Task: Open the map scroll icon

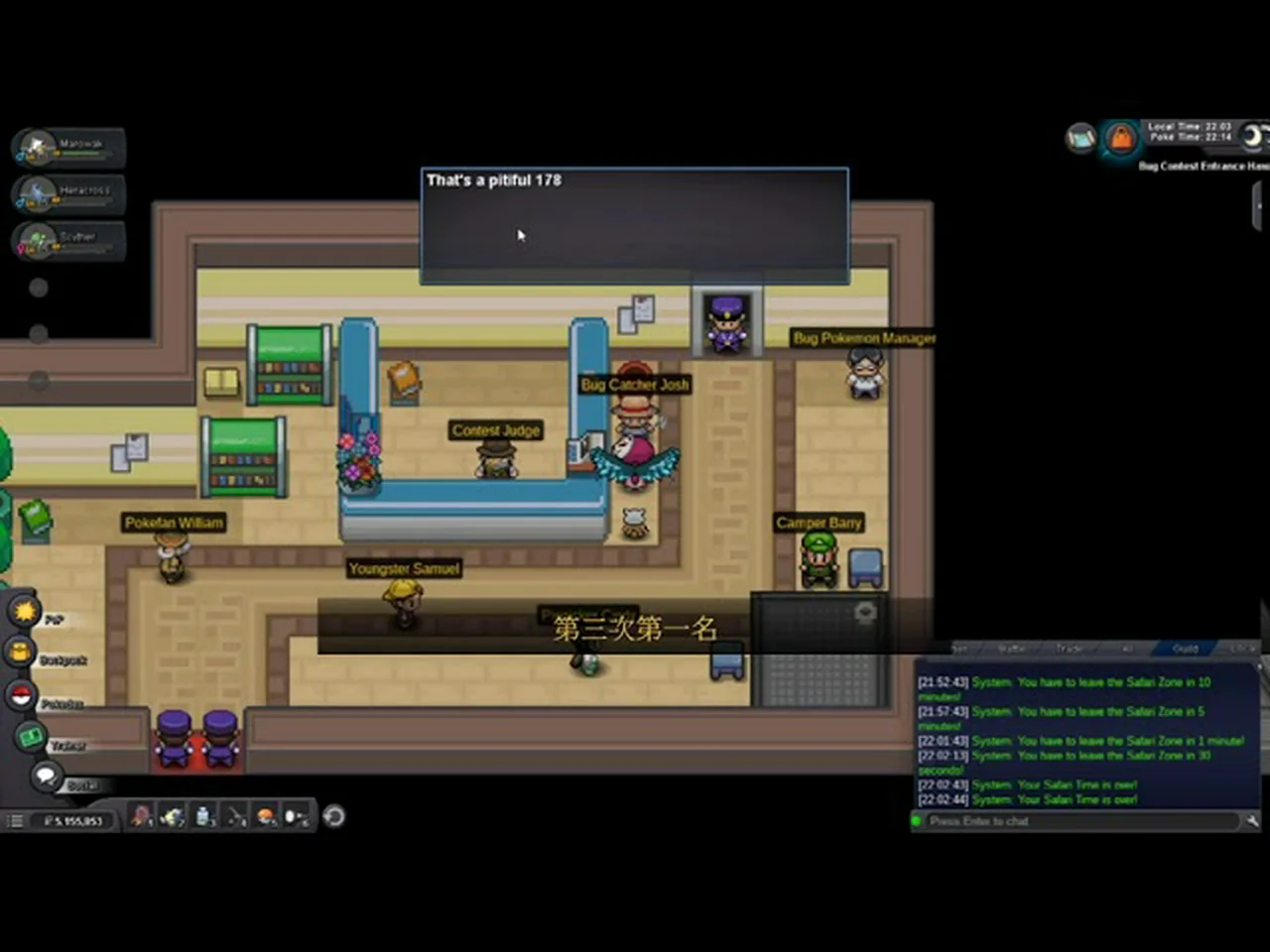Action: [1080, 138]
